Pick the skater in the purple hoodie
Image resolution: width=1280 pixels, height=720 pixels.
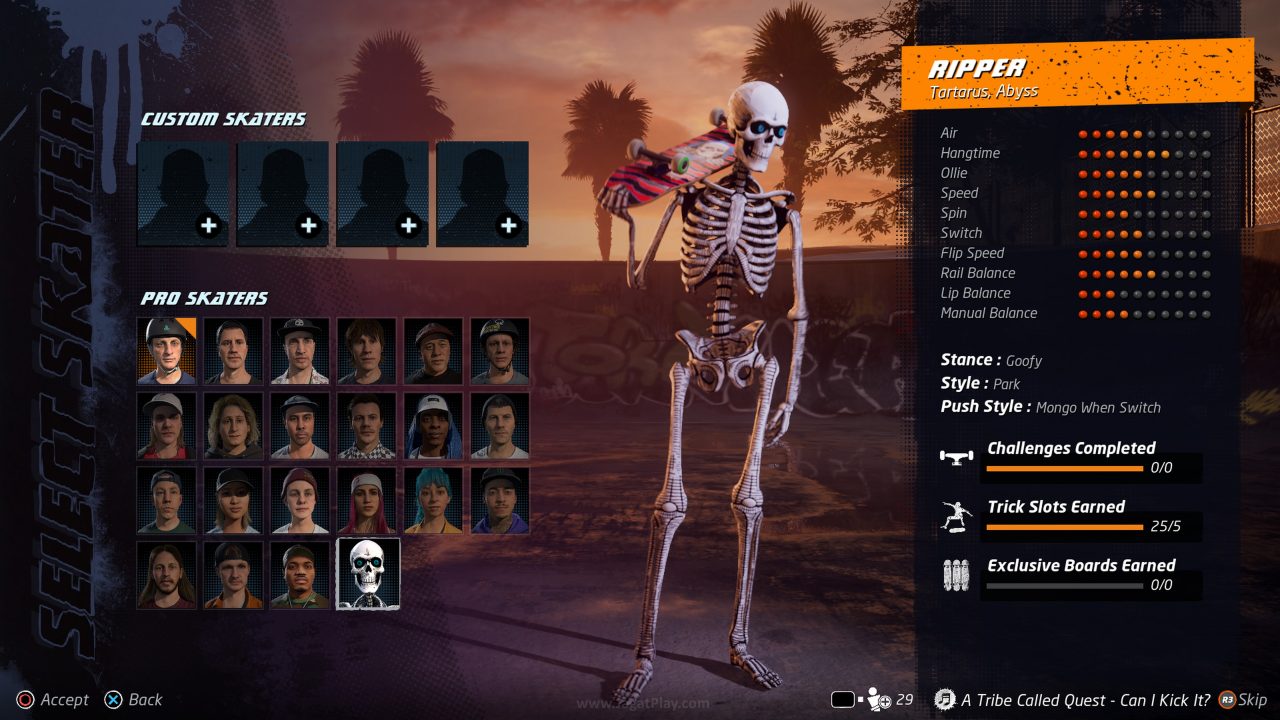[x=500, y=500]
